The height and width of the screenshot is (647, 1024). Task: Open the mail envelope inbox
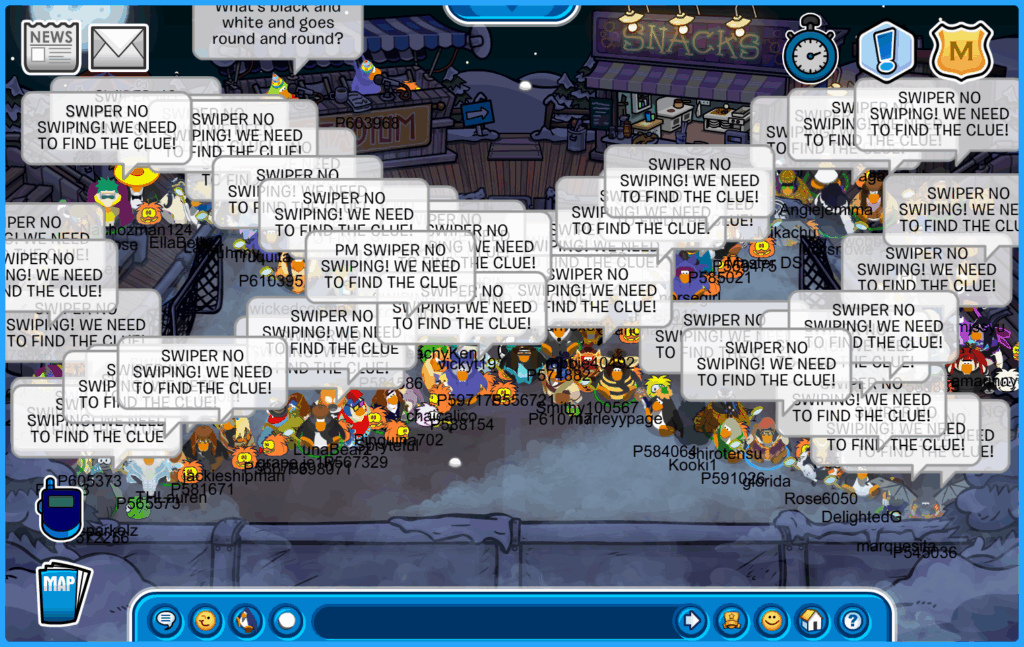point(119,47)
